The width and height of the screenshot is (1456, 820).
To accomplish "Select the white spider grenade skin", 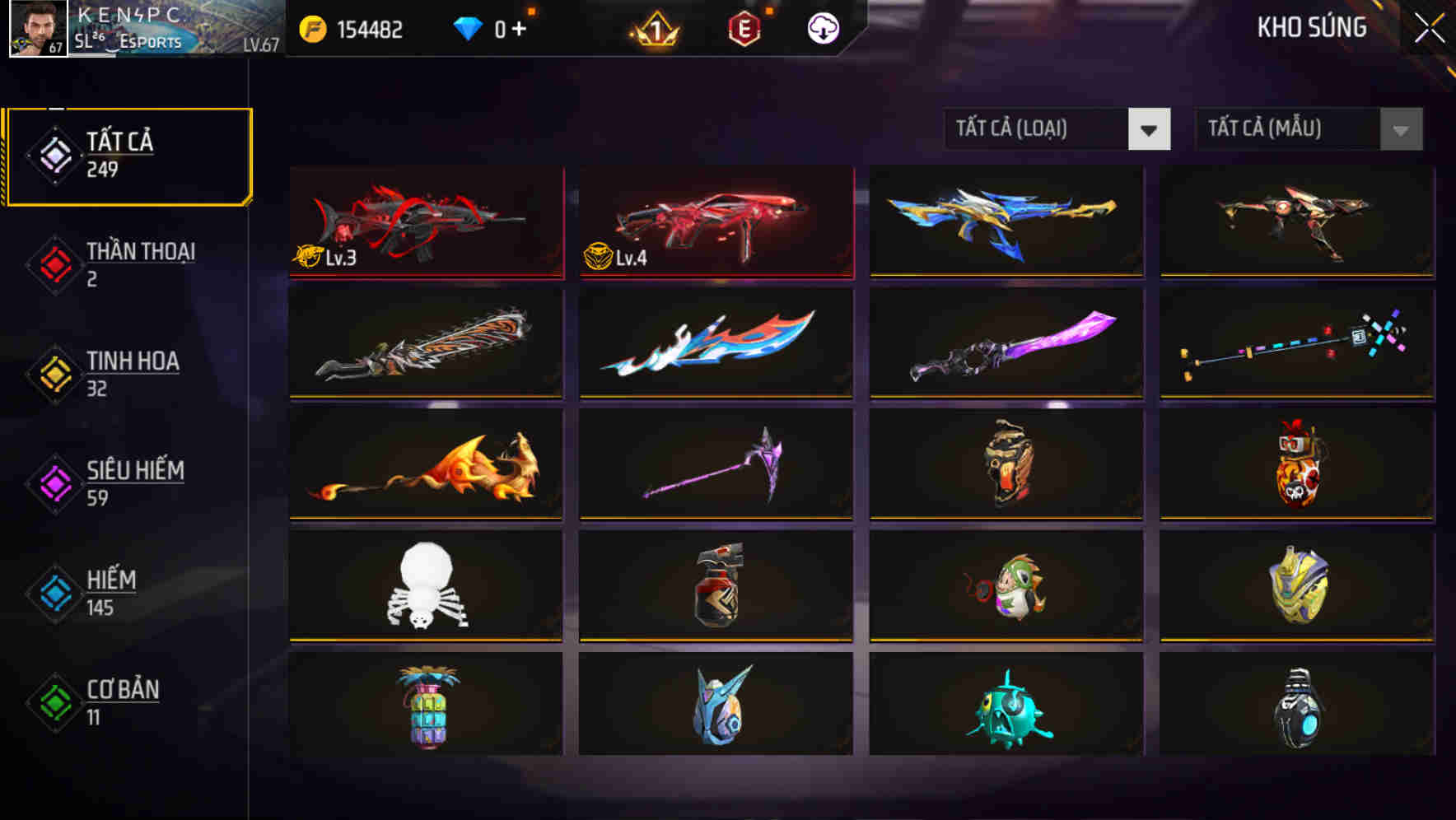I will point(425,586).
